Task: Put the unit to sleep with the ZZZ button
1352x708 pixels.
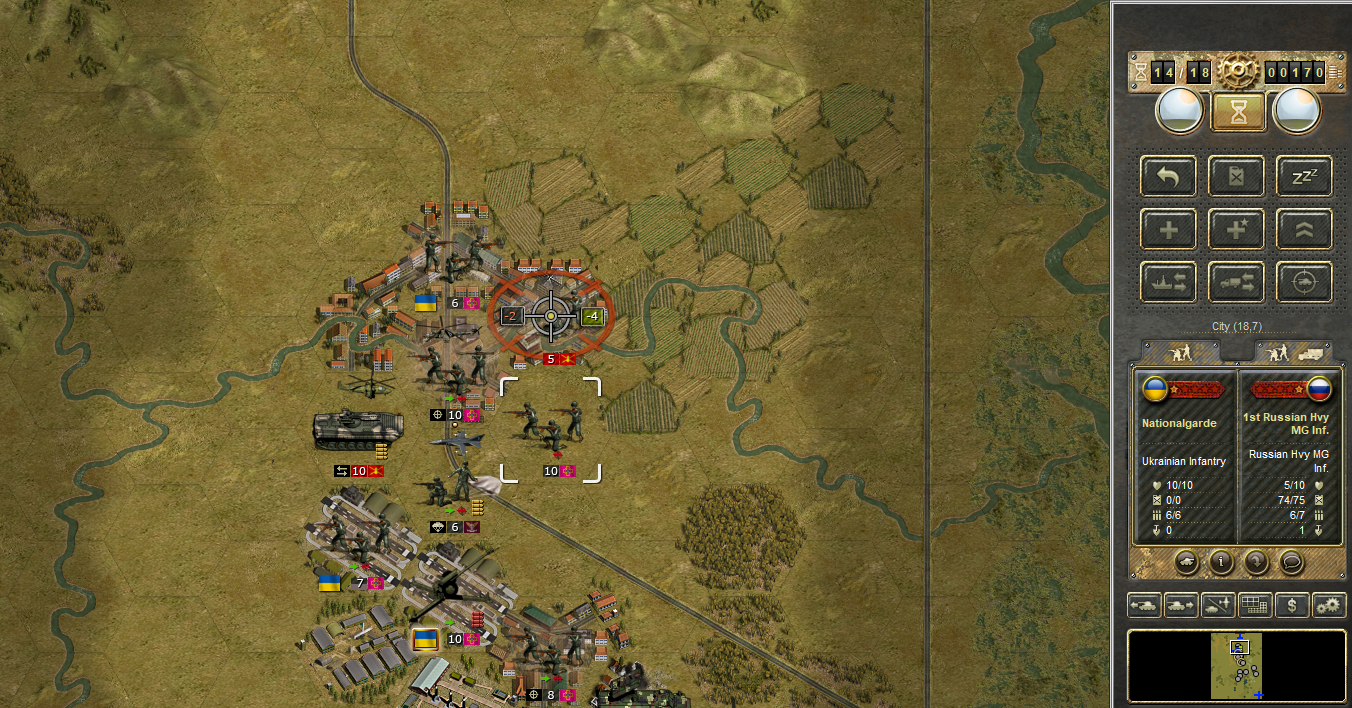Action: pos(1305,177)
